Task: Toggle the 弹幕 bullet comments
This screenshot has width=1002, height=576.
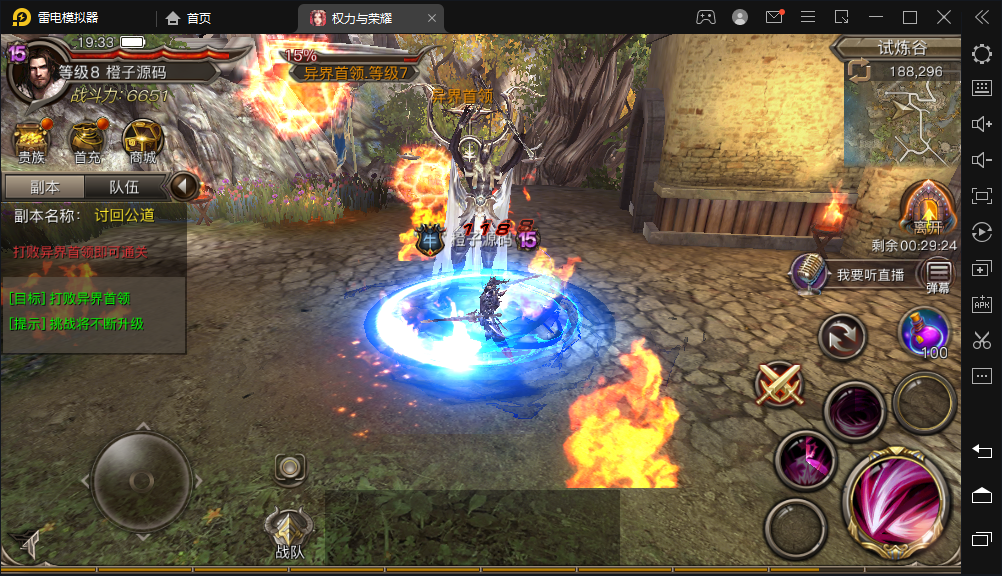Action: click(x=938, y=274)
